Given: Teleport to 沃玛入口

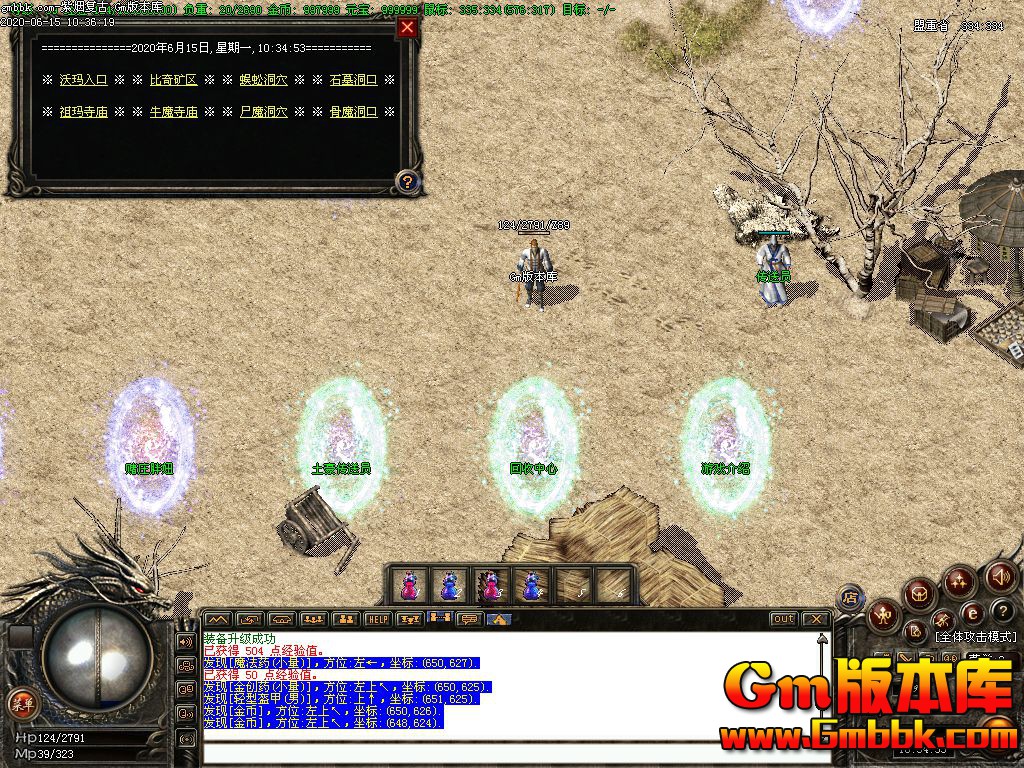Looking at the screenshot, I should click(83, 80).
